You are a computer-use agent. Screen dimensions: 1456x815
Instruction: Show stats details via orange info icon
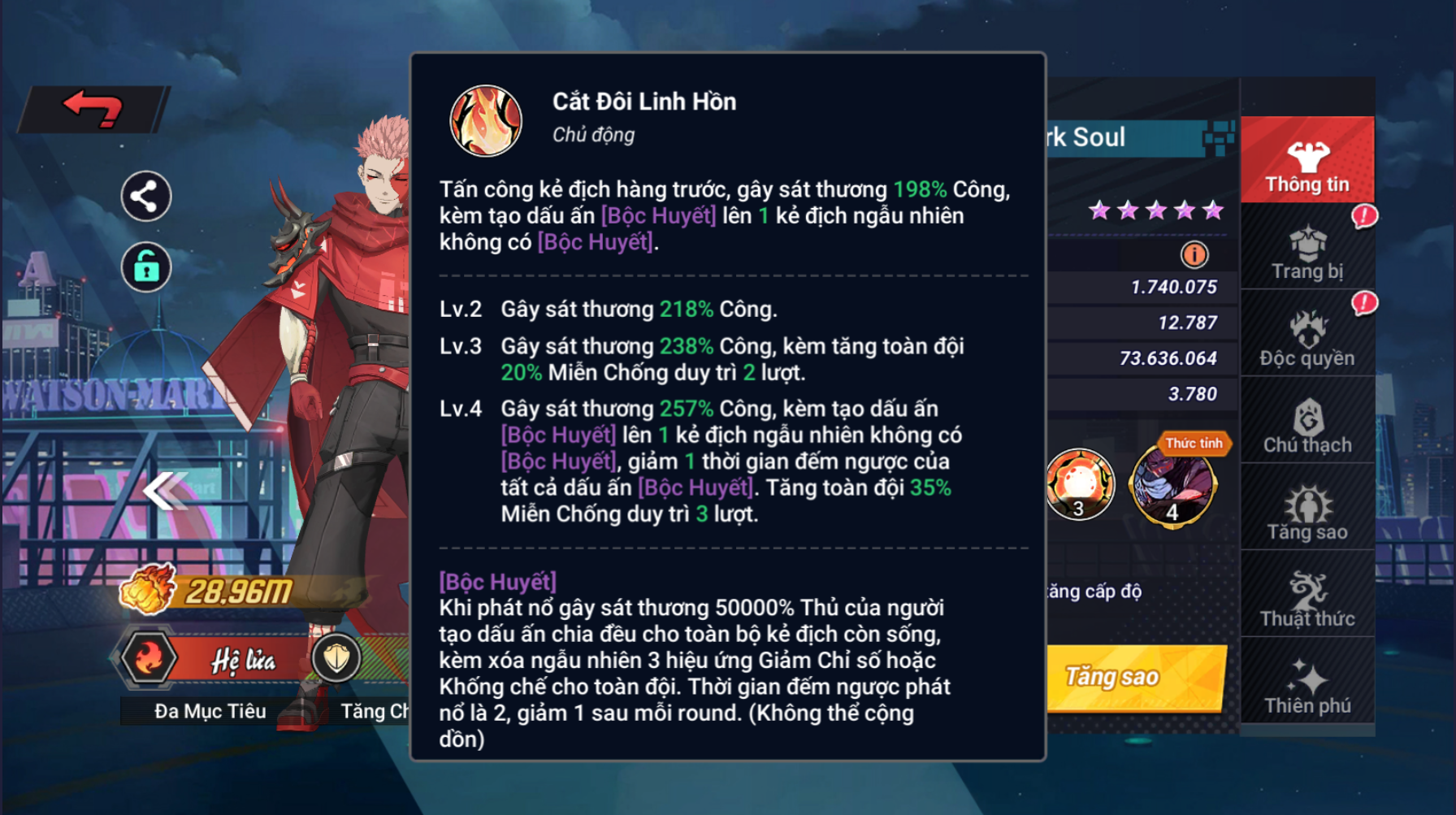1194,255
